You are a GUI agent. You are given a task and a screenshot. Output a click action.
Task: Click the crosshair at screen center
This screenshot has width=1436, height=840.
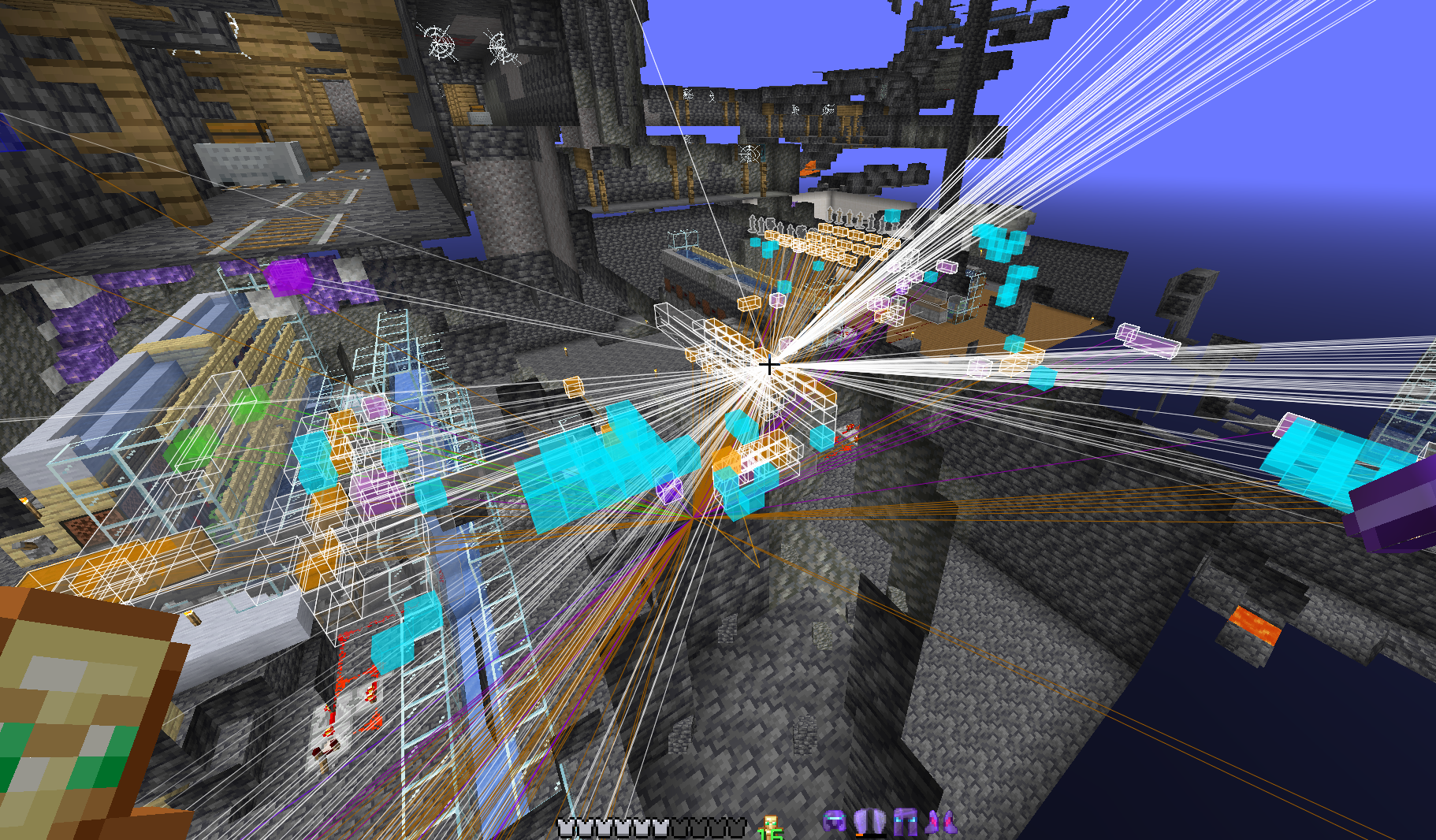768,365
